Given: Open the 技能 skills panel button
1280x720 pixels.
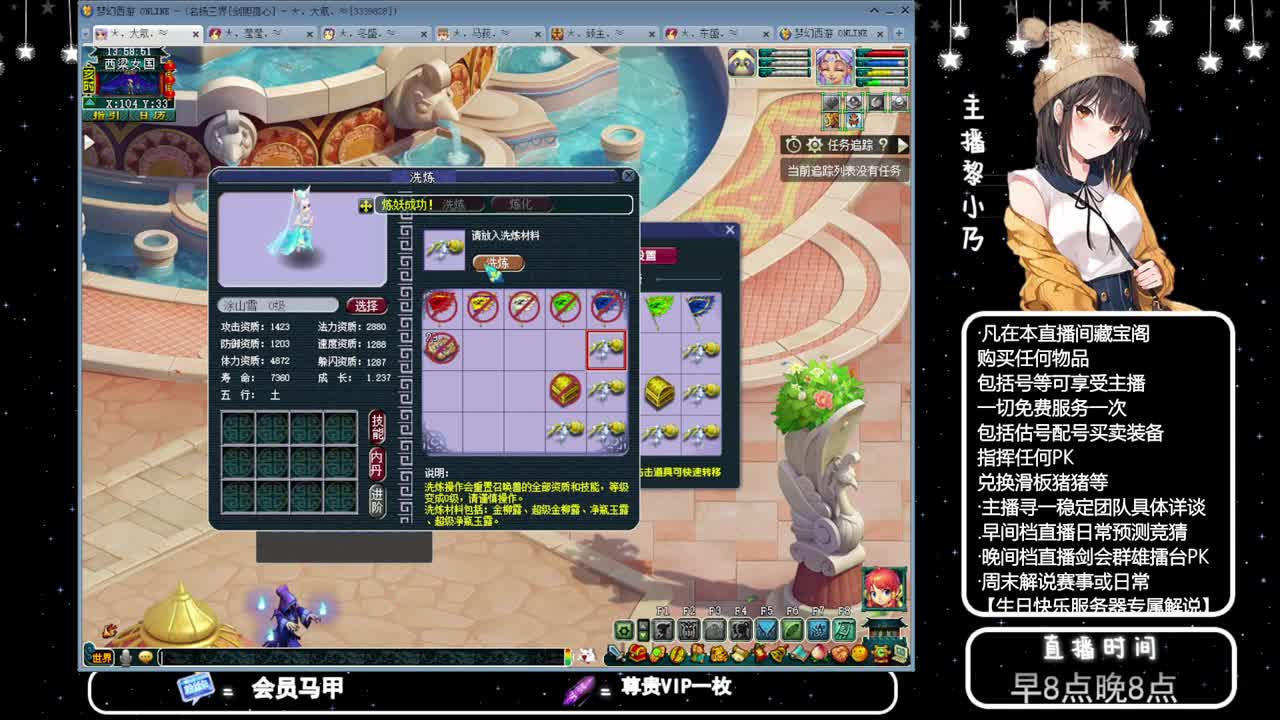Looking at the screenshot, I should point(378,426).
